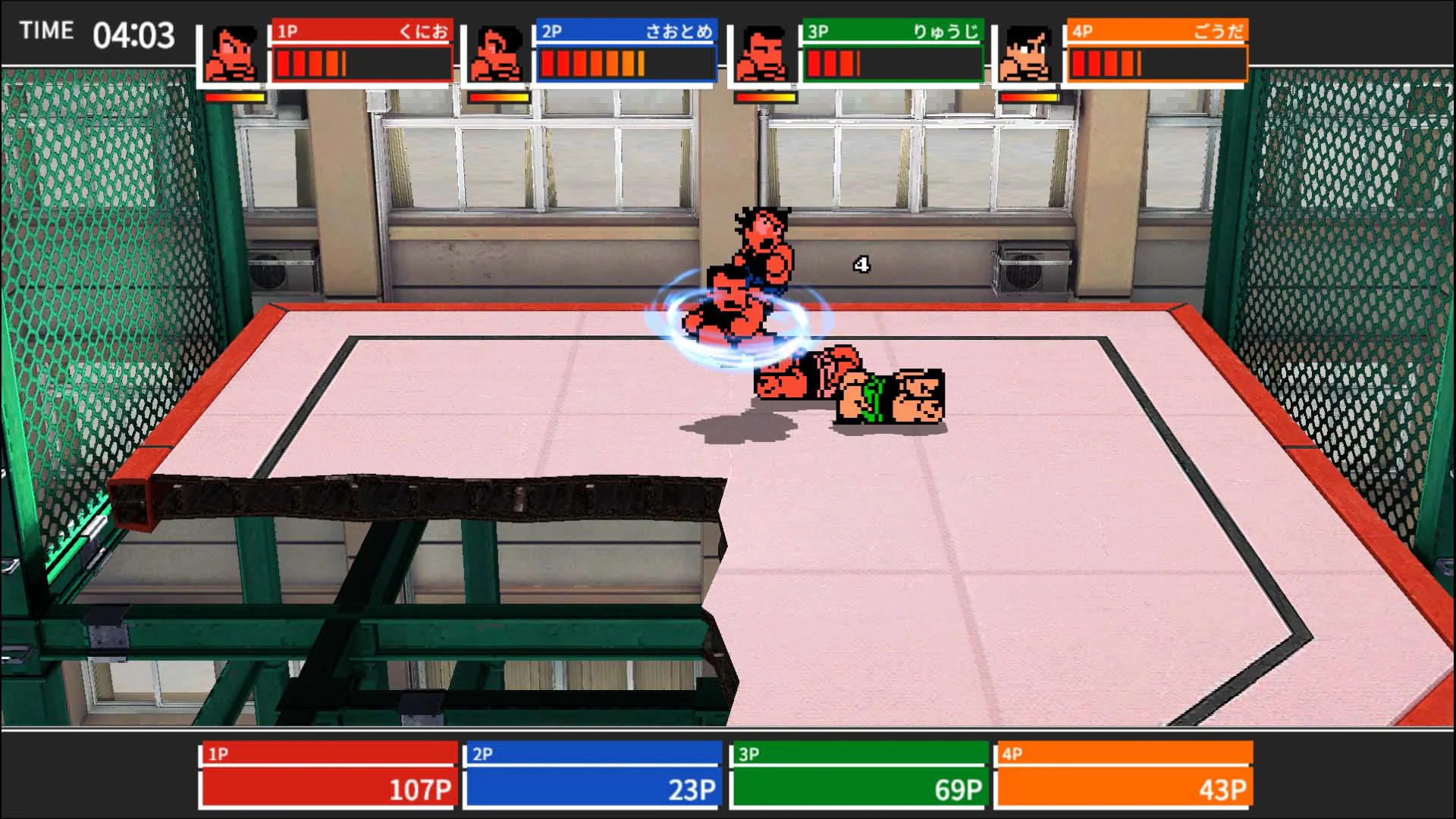
Task: Toggle the green name bar labeled りゅうじ
Action: 891,31
